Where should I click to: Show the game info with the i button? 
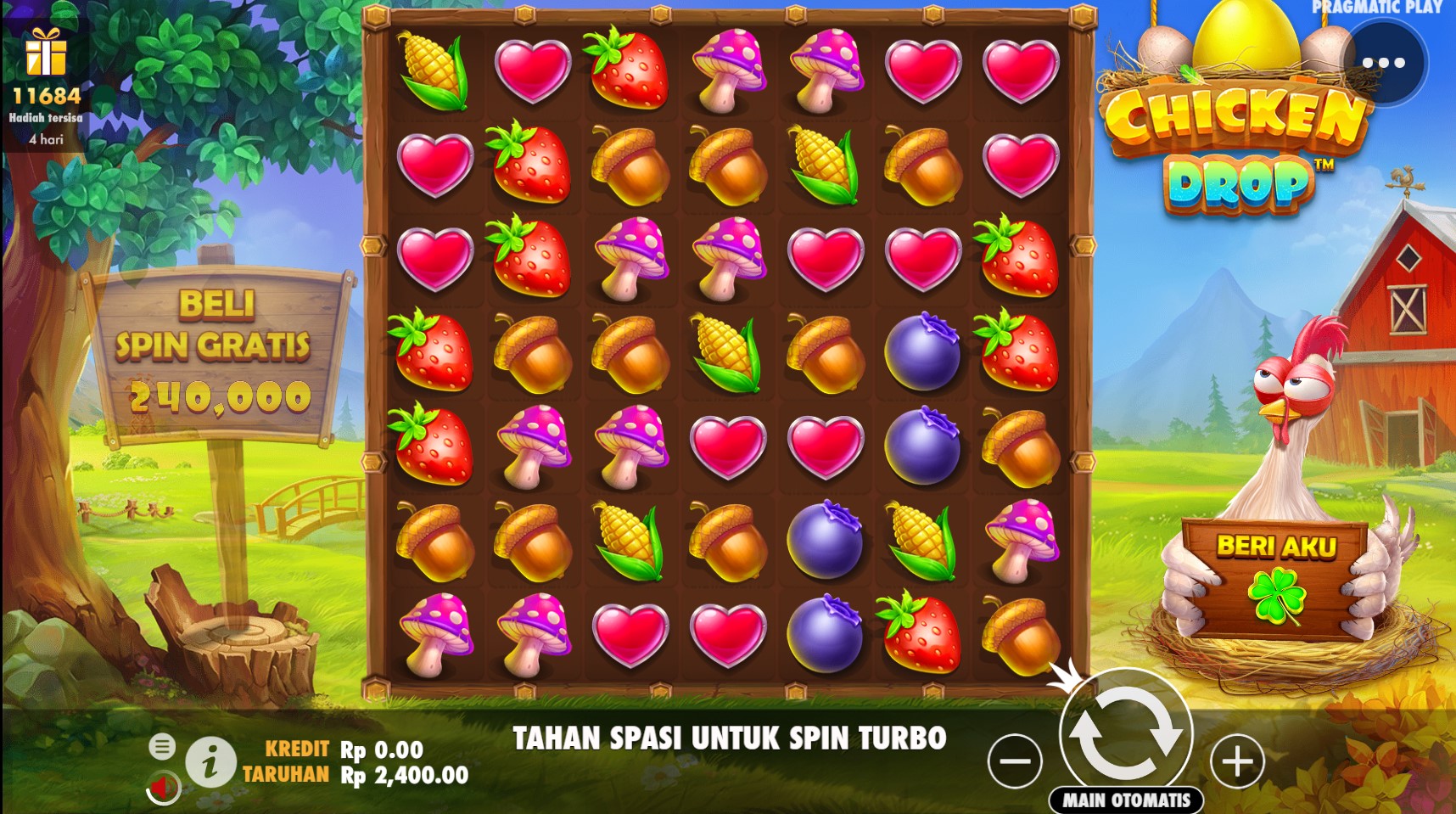(210, 761)
